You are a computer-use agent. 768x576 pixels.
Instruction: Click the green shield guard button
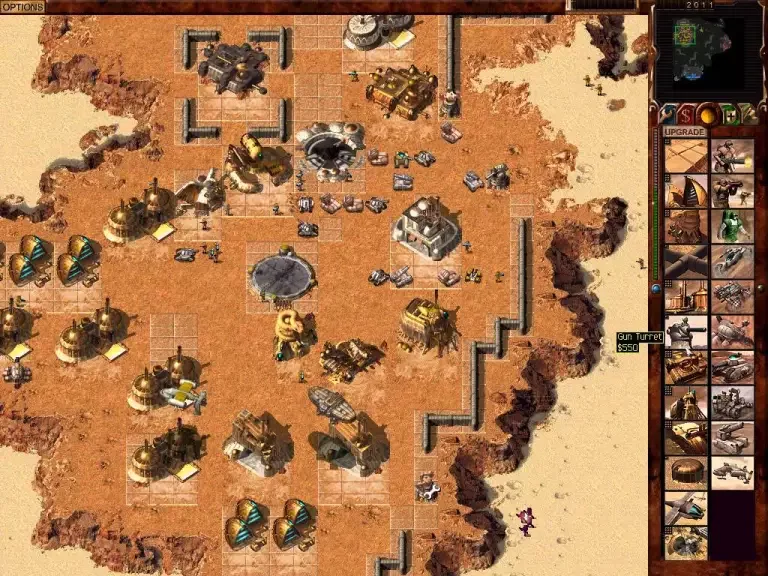click(731, 113)
